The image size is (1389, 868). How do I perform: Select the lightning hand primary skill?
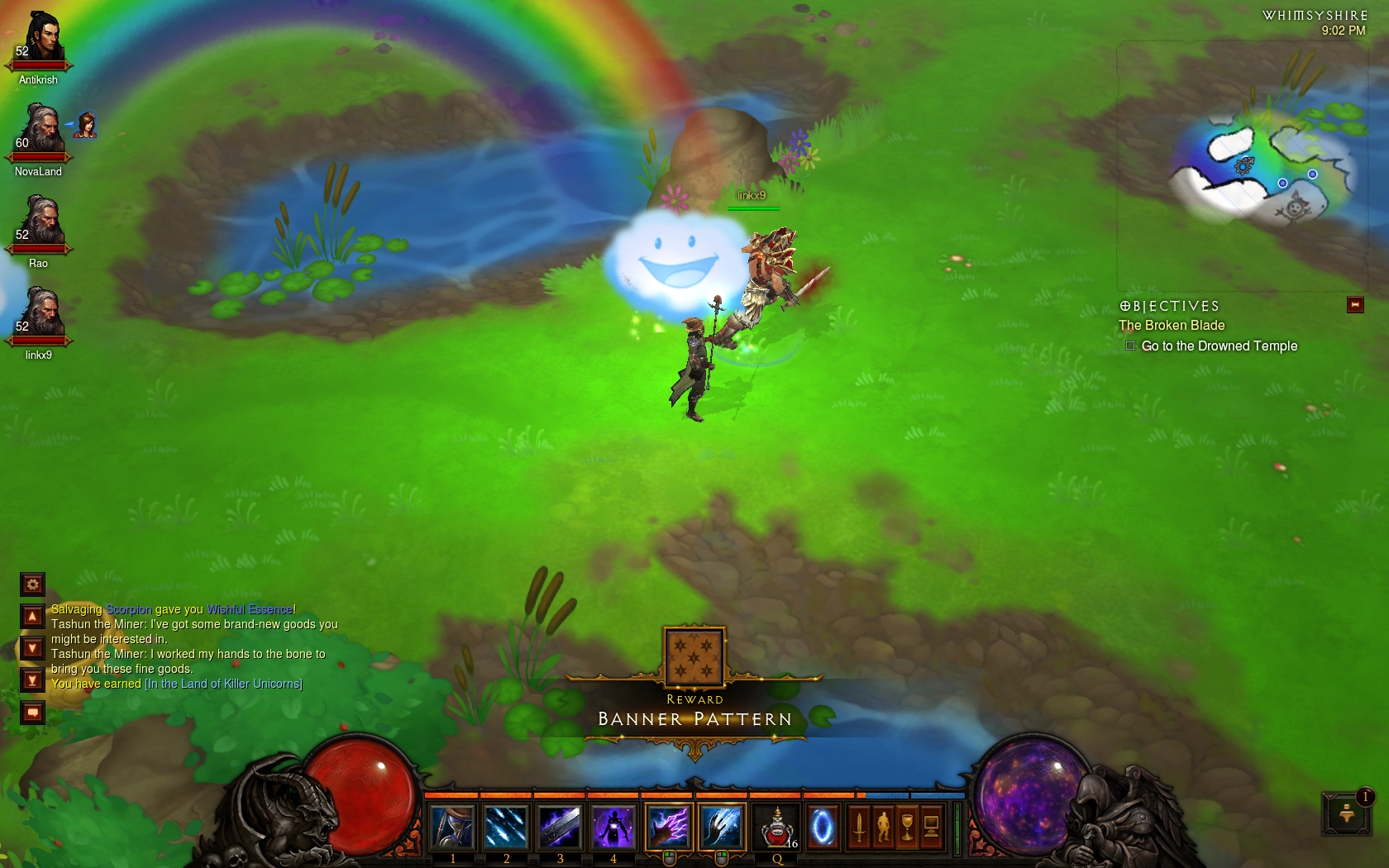pos(669,827)
